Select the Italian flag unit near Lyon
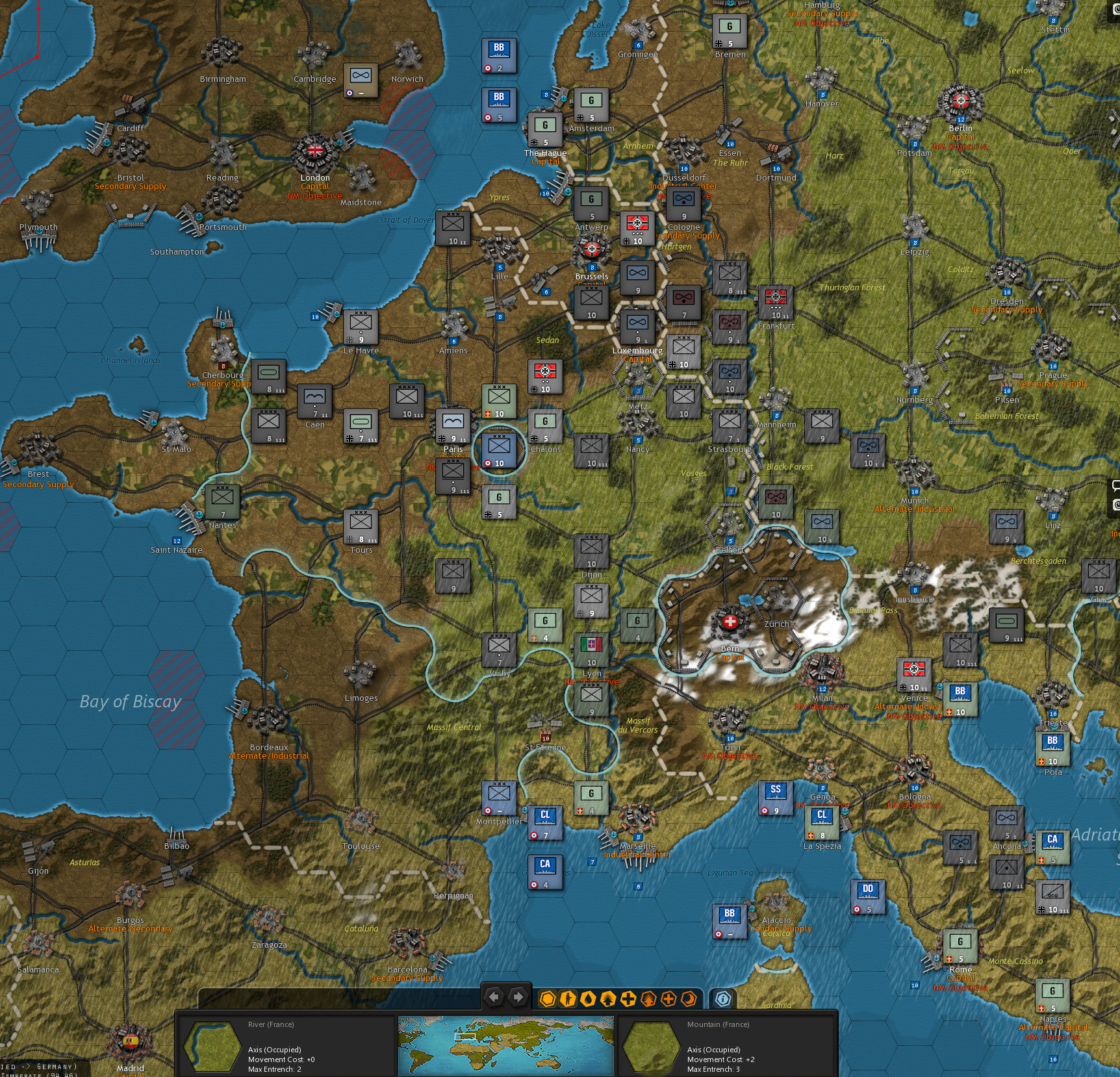 click(x=590, y=650)
